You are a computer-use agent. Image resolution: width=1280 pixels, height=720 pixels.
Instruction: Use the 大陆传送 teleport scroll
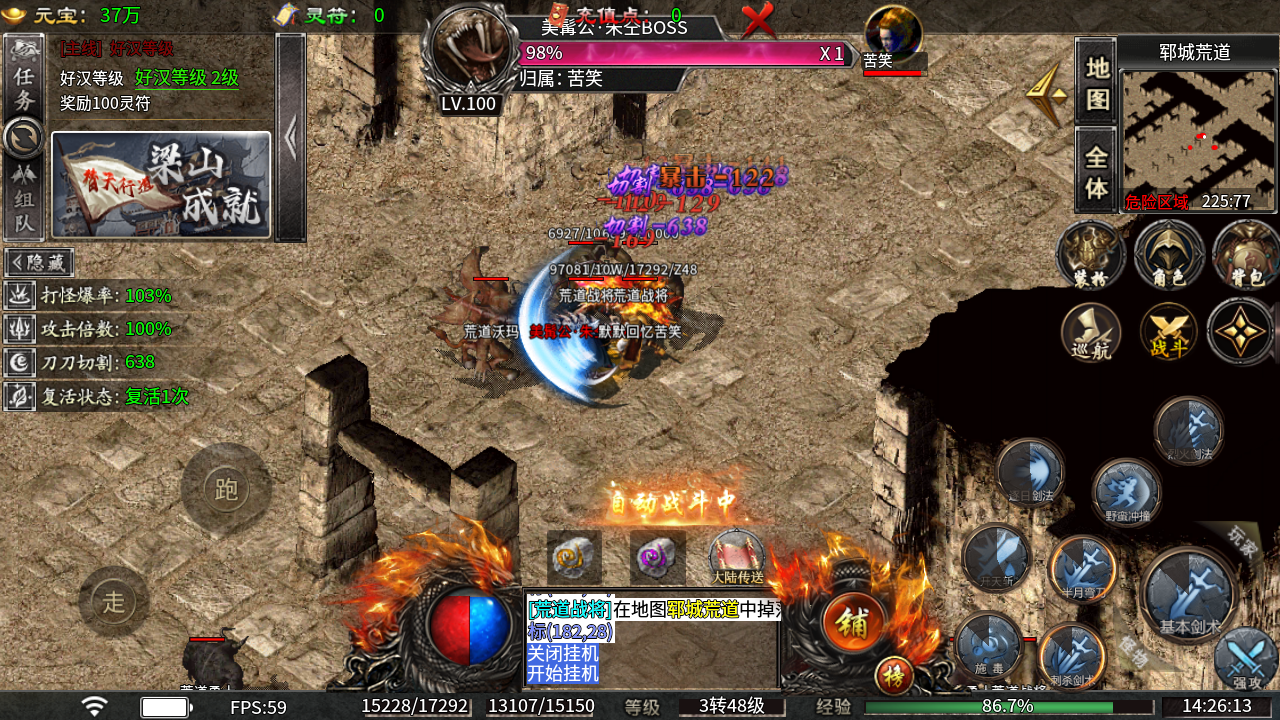[x=737, y=556]
